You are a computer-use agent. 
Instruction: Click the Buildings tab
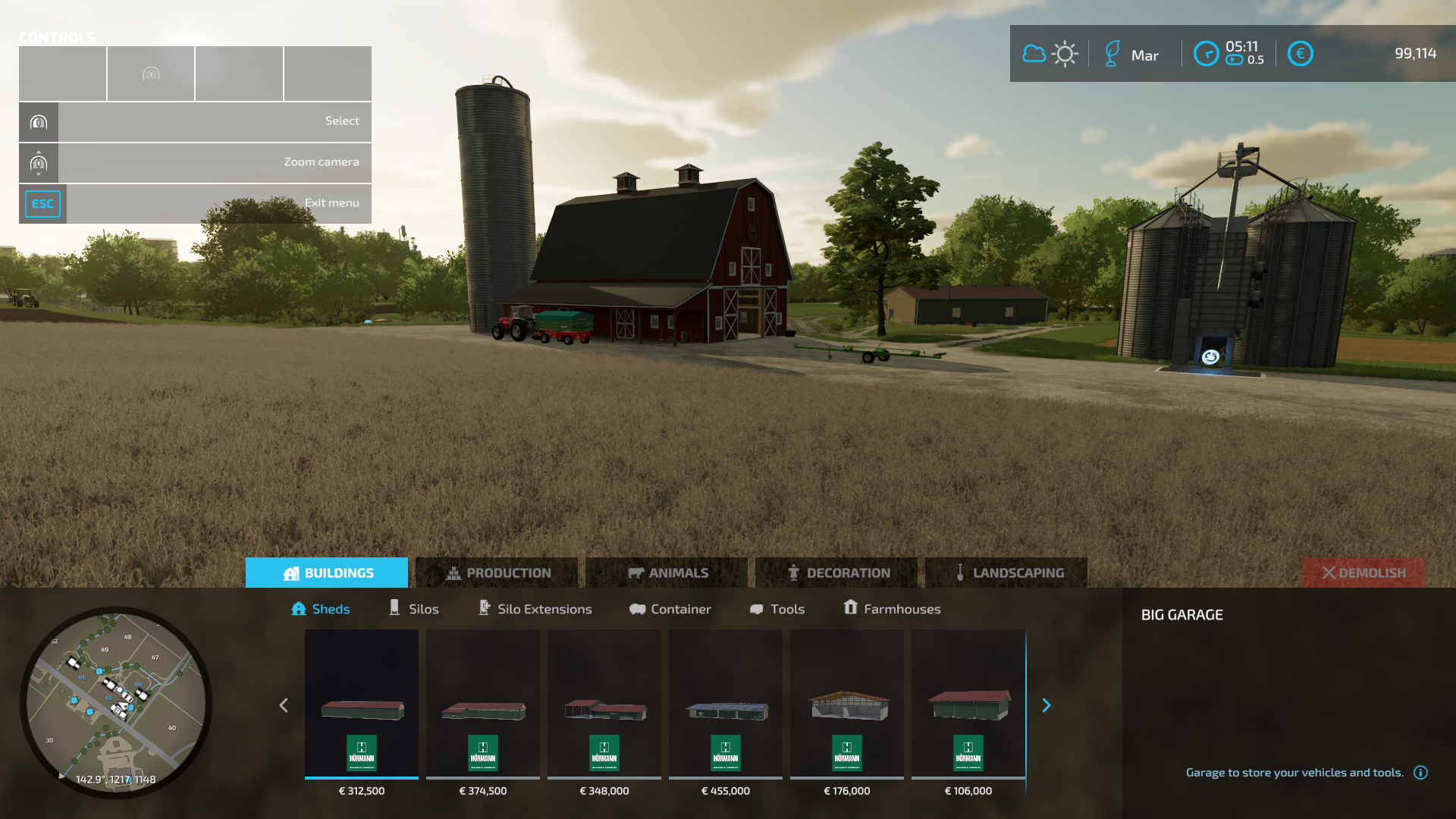click(327, 573)
